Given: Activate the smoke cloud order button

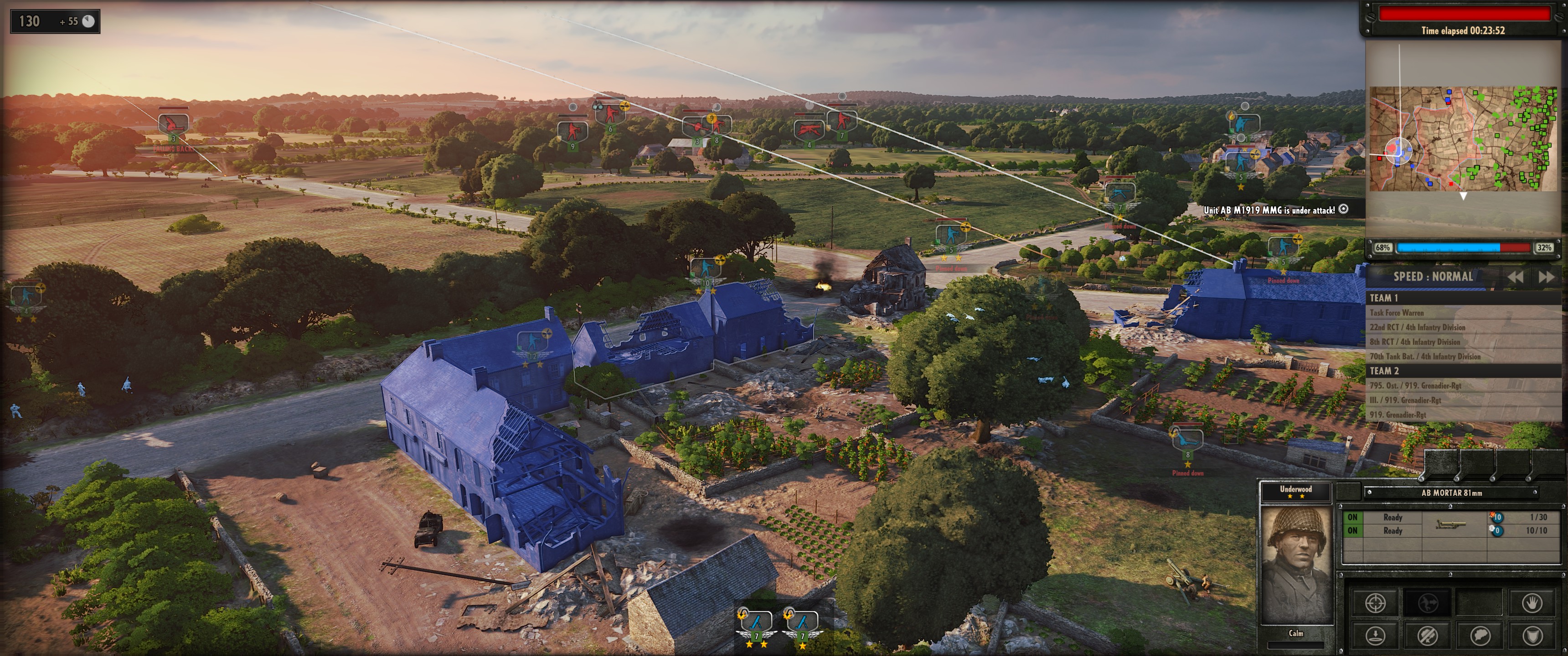Looking at the screenshot, I should pos(1480,636).
